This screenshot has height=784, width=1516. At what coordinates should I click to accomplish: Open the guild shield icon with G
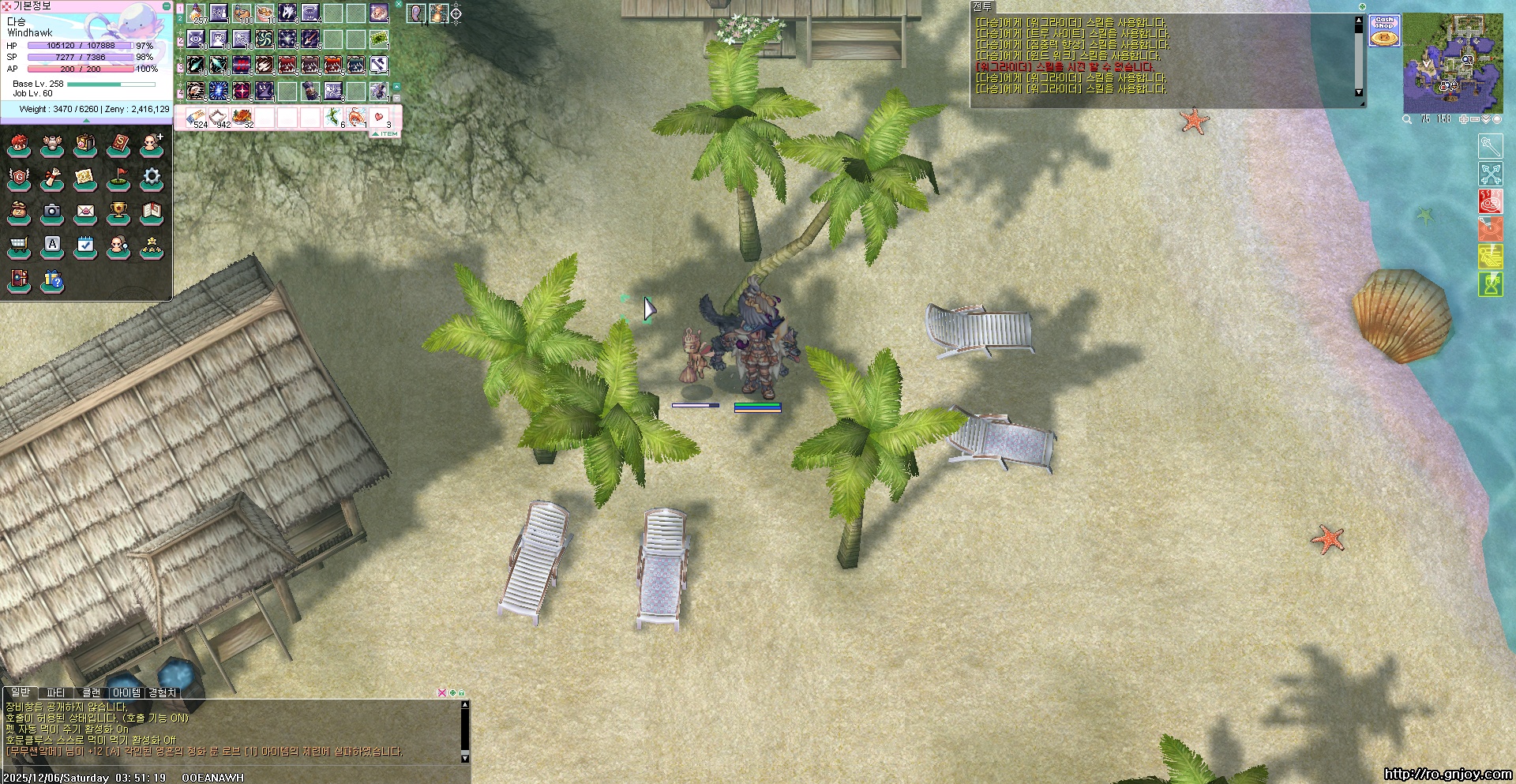pyautogui.click(x=19, y=178)
